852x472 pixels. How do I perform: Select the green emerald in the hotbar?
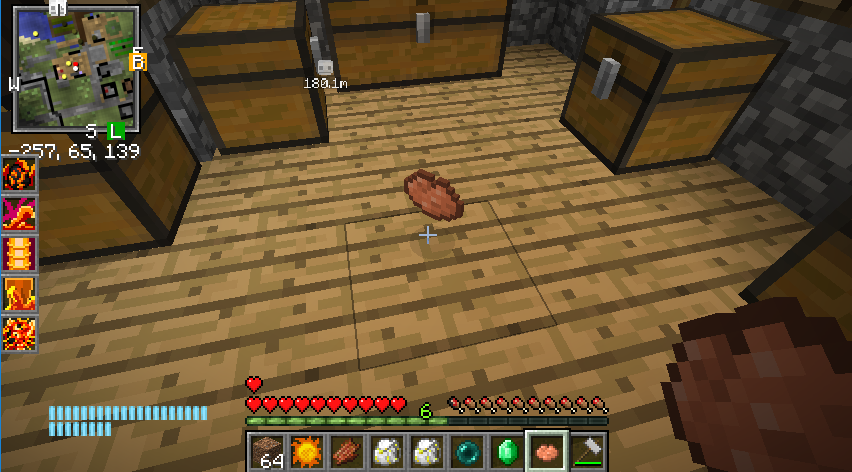[x=507, y=451]
